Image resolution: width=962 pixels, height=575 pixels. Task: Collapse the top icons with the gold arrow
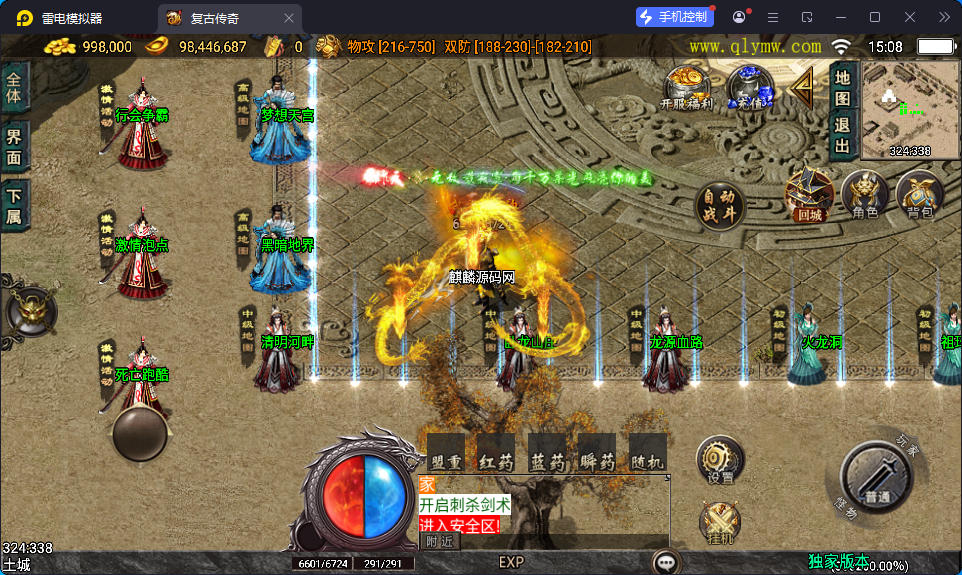[801, 88]
